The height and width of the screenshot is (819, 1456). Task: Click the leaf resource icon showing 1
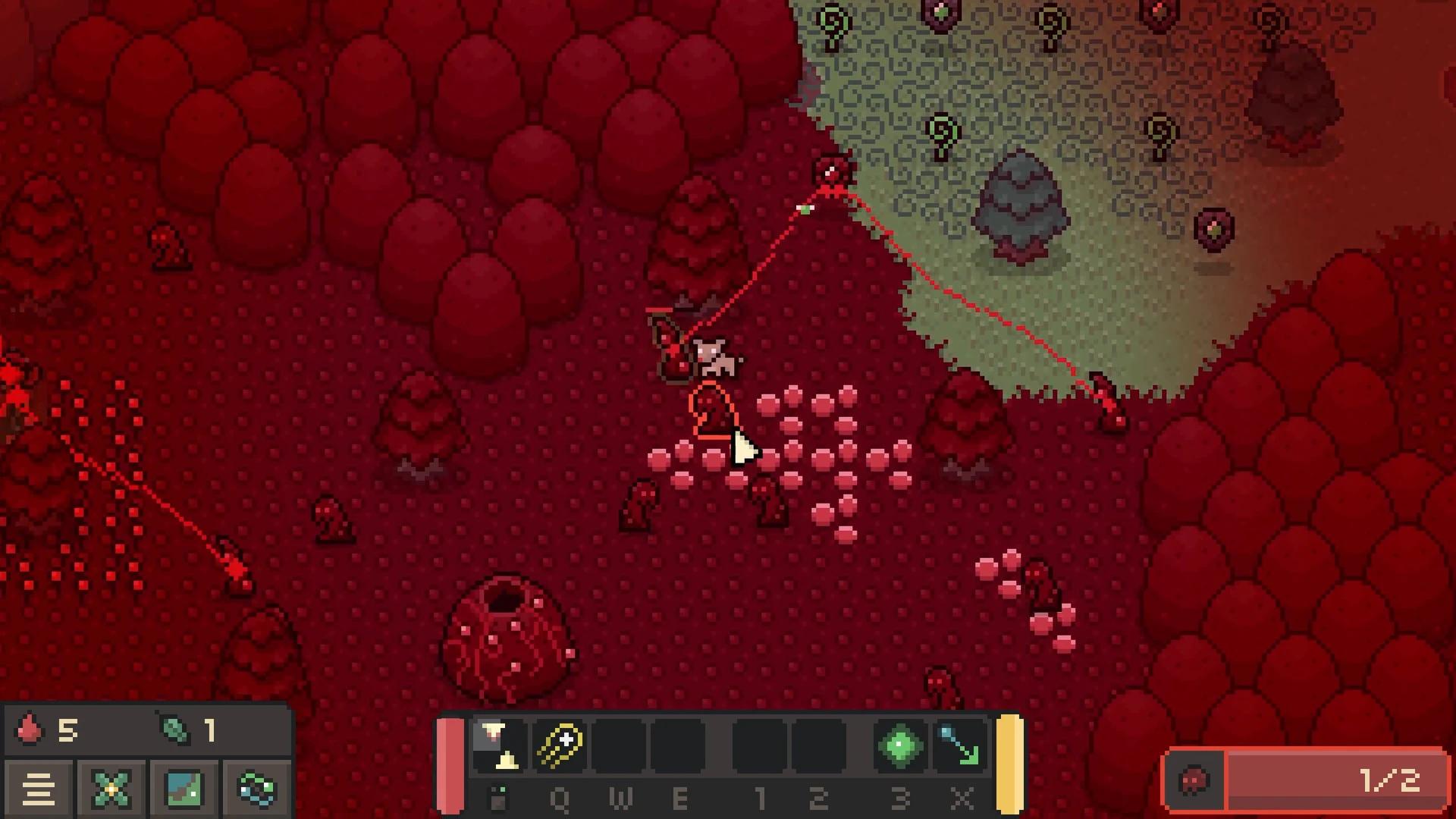click(174, 730)
